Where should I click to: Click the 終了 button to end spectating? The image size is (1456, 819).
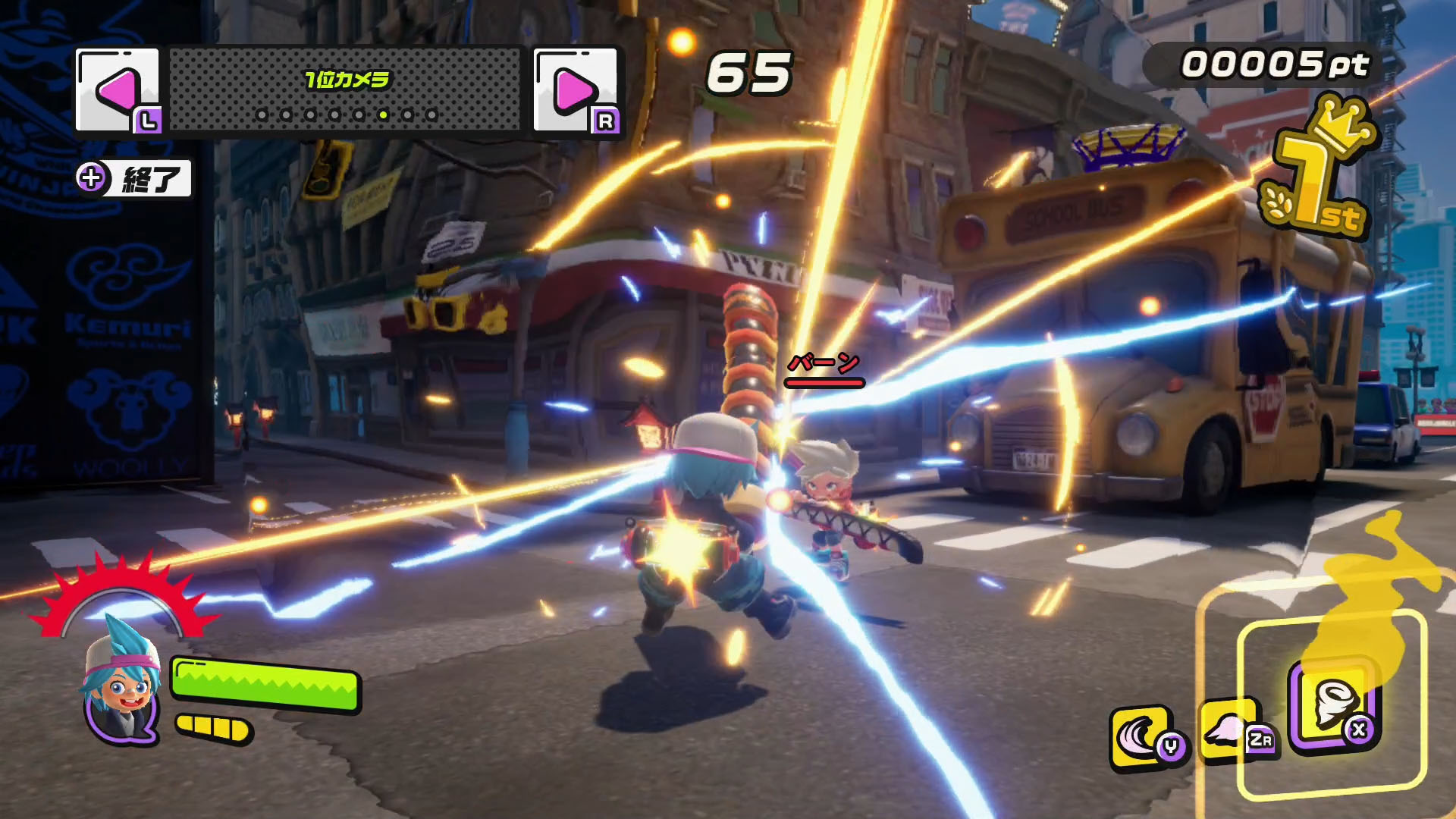click(x=135, y=179)
